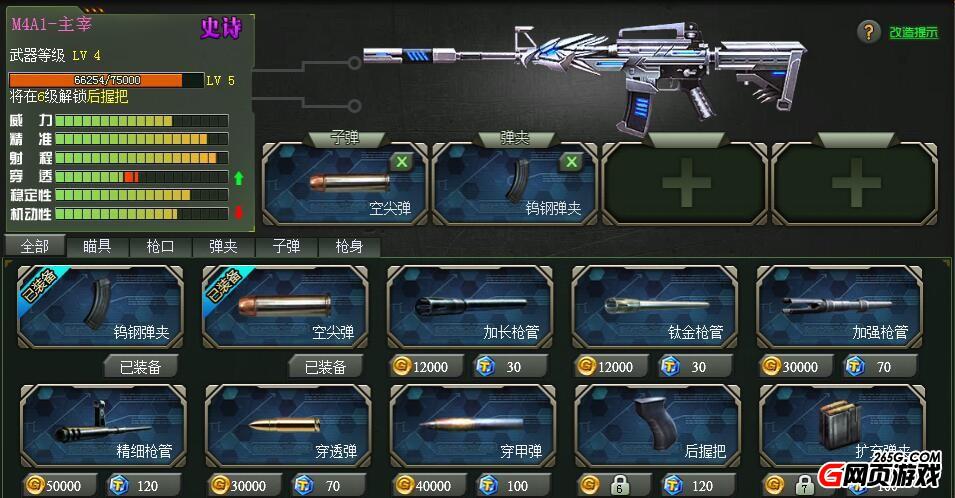Unequip 钨钢弹夹 with its X button
955x498 pixels.
pyautogui.click(x=571, y=162)
